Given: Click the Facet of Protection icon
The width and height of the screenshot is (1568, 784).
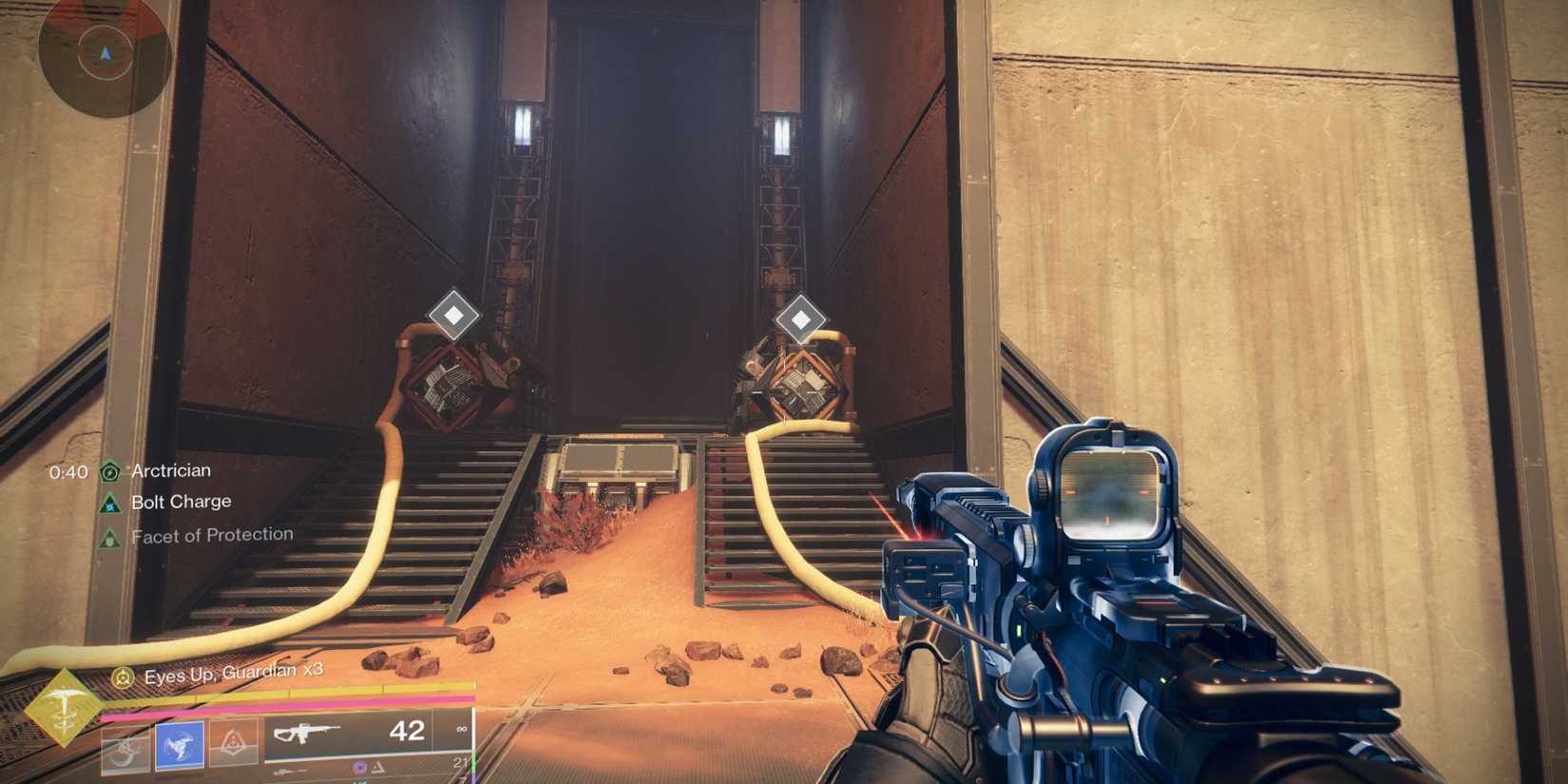Looking at the screenshot, I should 110,538.
